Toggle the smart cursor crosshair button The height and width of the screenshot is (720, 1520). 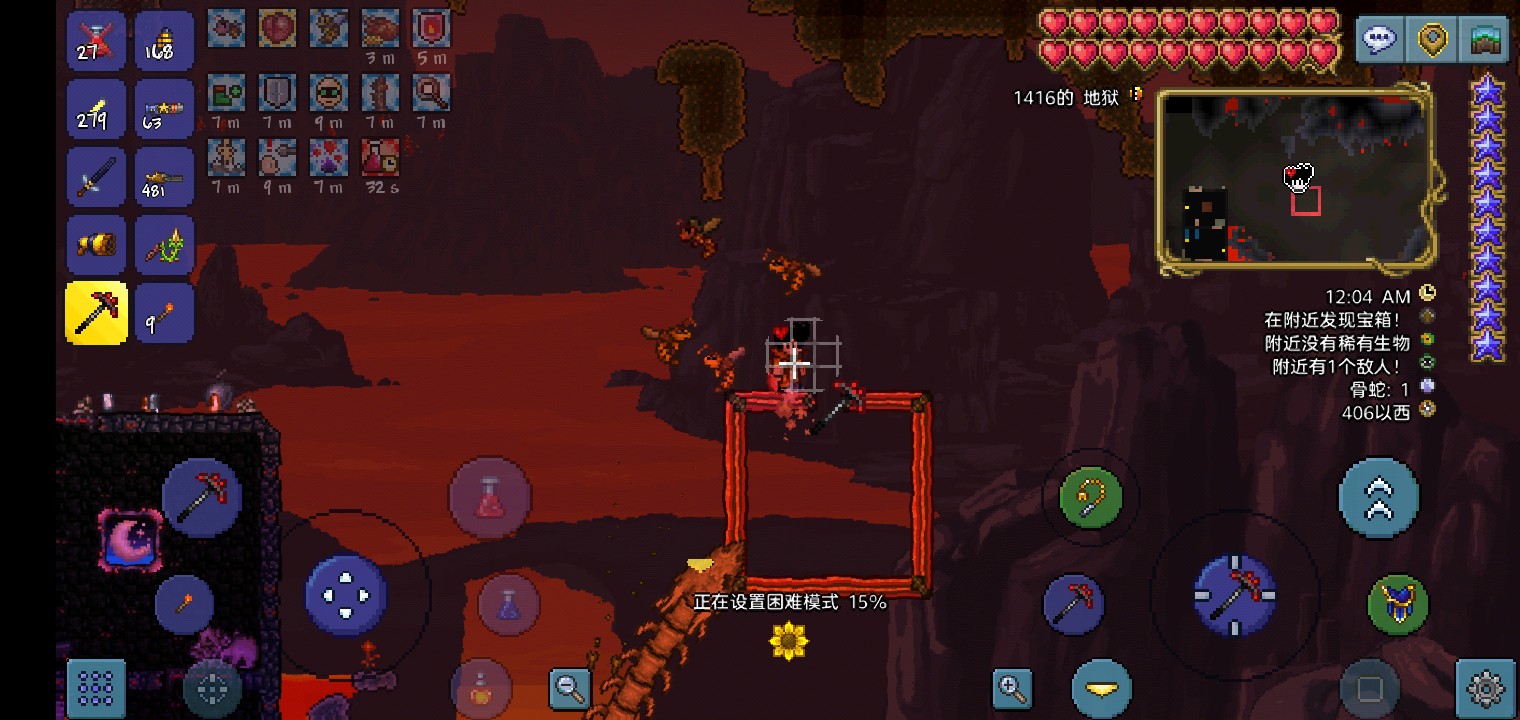point(212,688)
